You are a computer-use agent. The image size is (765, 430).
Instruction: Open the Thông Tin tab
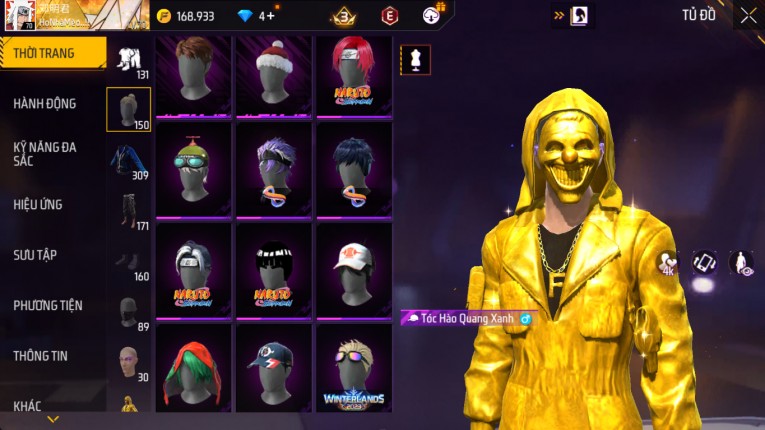tap(40, 355)
